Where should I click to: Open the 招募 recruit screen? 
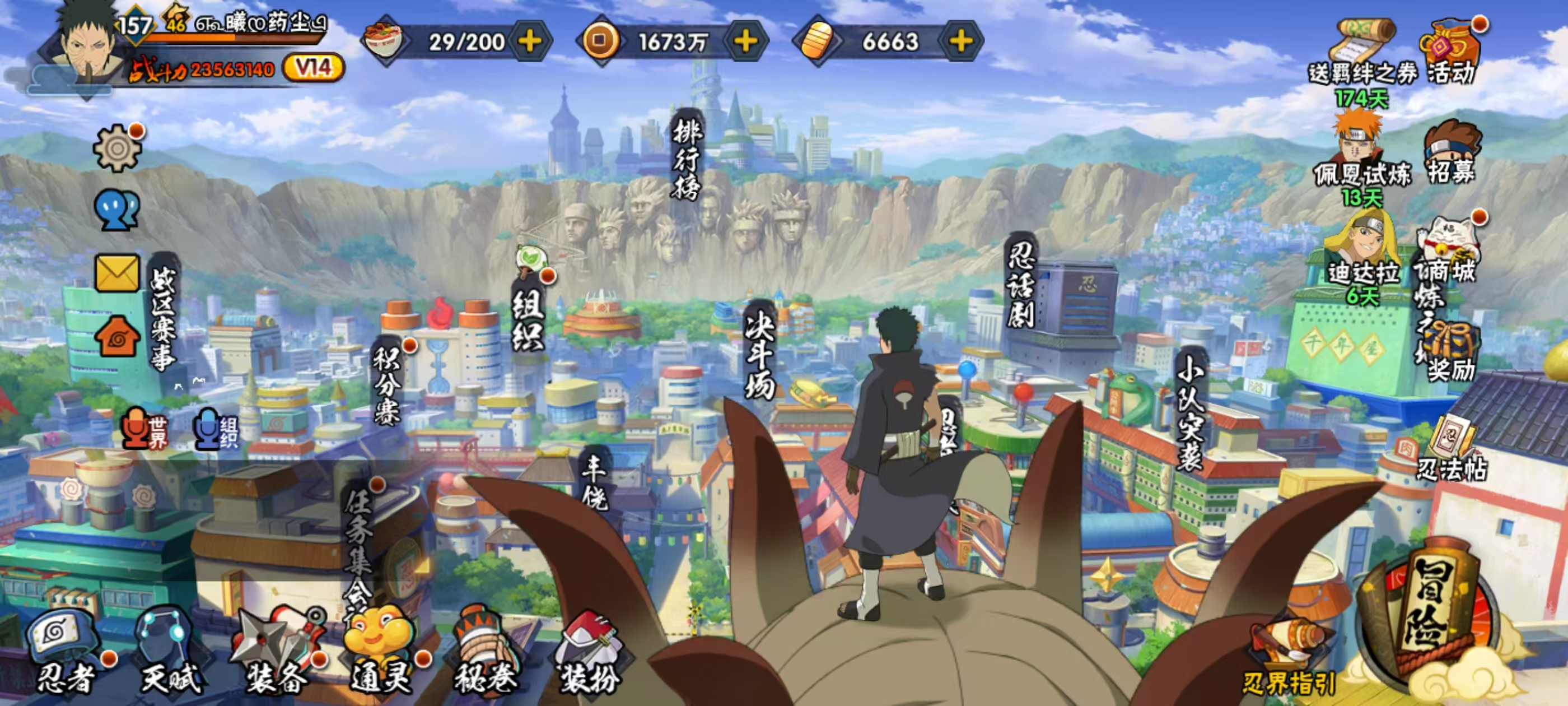point(1452,152)
